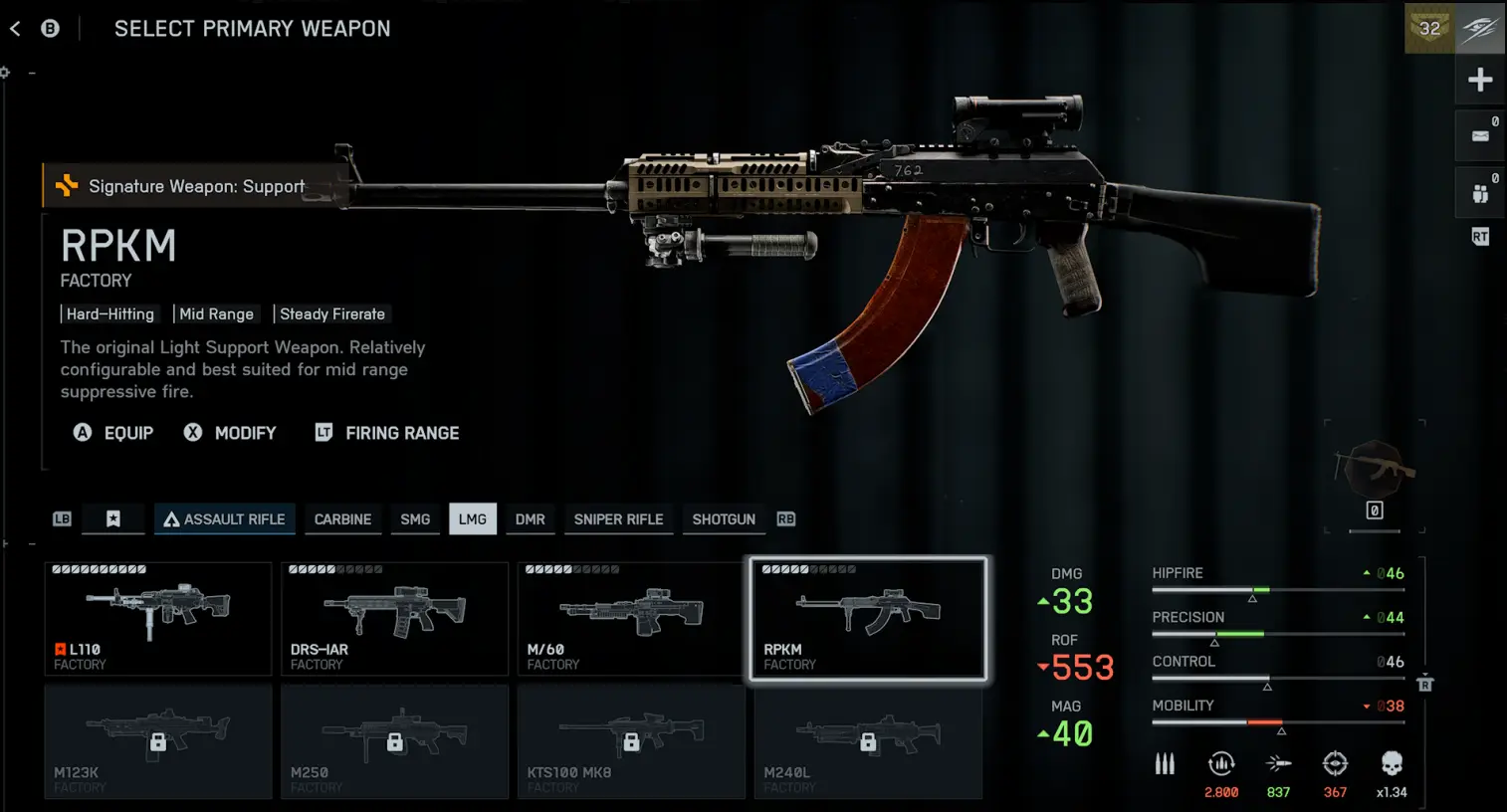Show the DMR weapons tab

click(530, 519)
